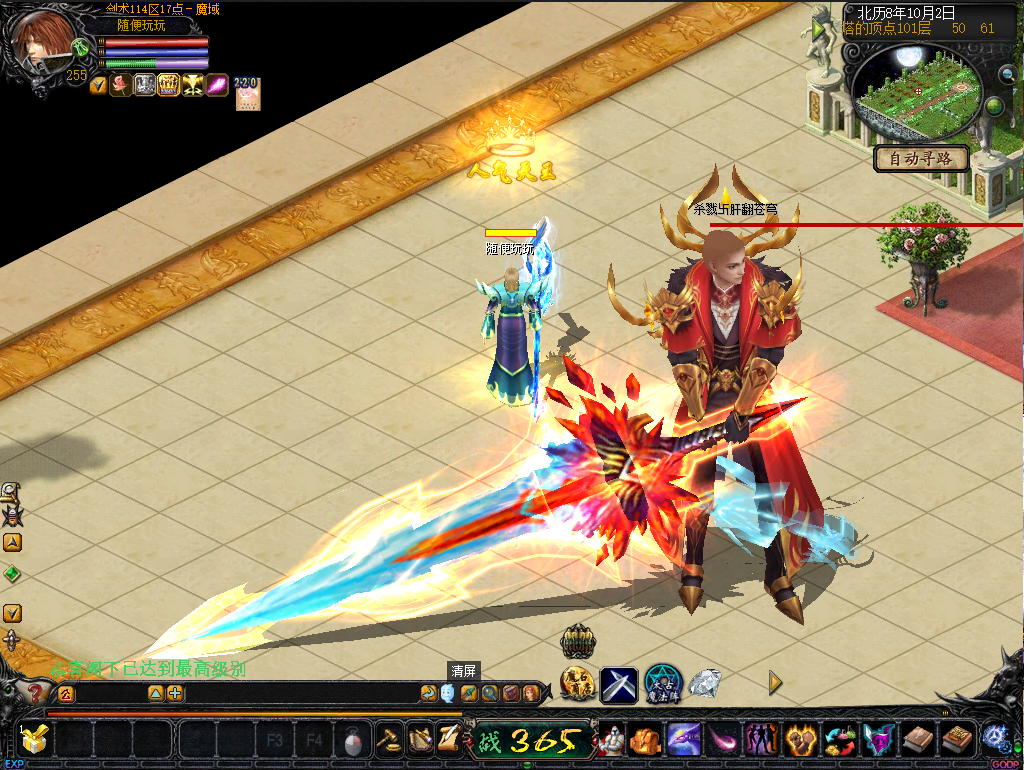Image resolution: width=1024 pixels, height=770 pixels.
Task: Open the 魔石商店 shop icon
Action: pos(578,684)
